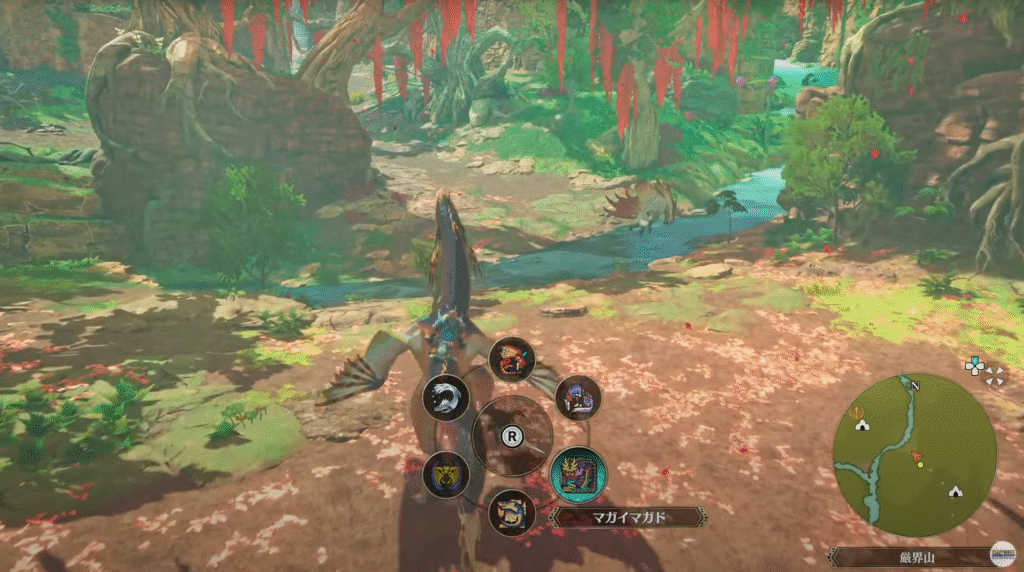Click the orange exclamation marker on minimap
Image resolution: width=1024 pixels, height=572 pixels.
[856, 410]
